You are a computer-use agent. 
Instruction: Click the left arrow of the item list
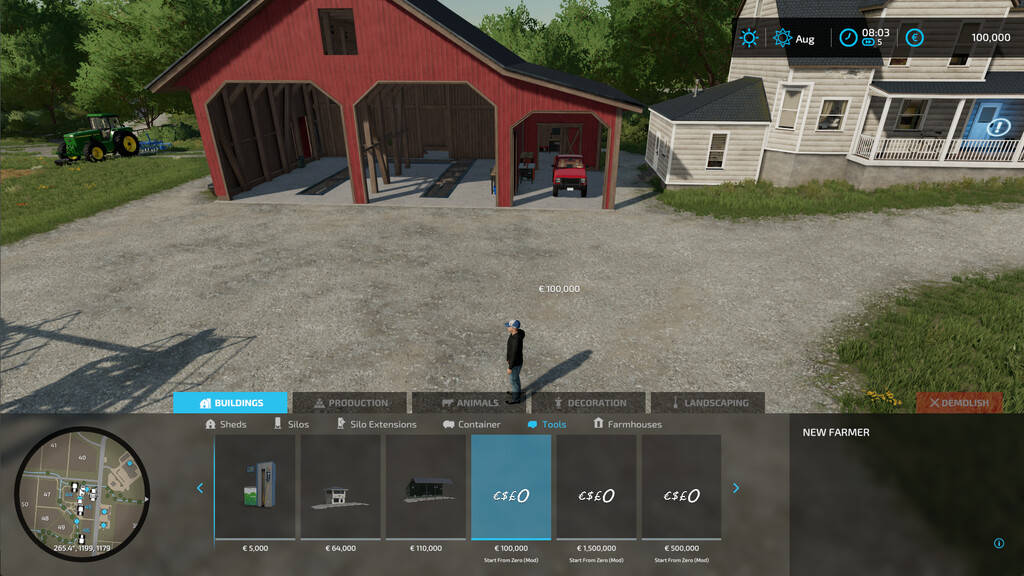click(200, 488)
